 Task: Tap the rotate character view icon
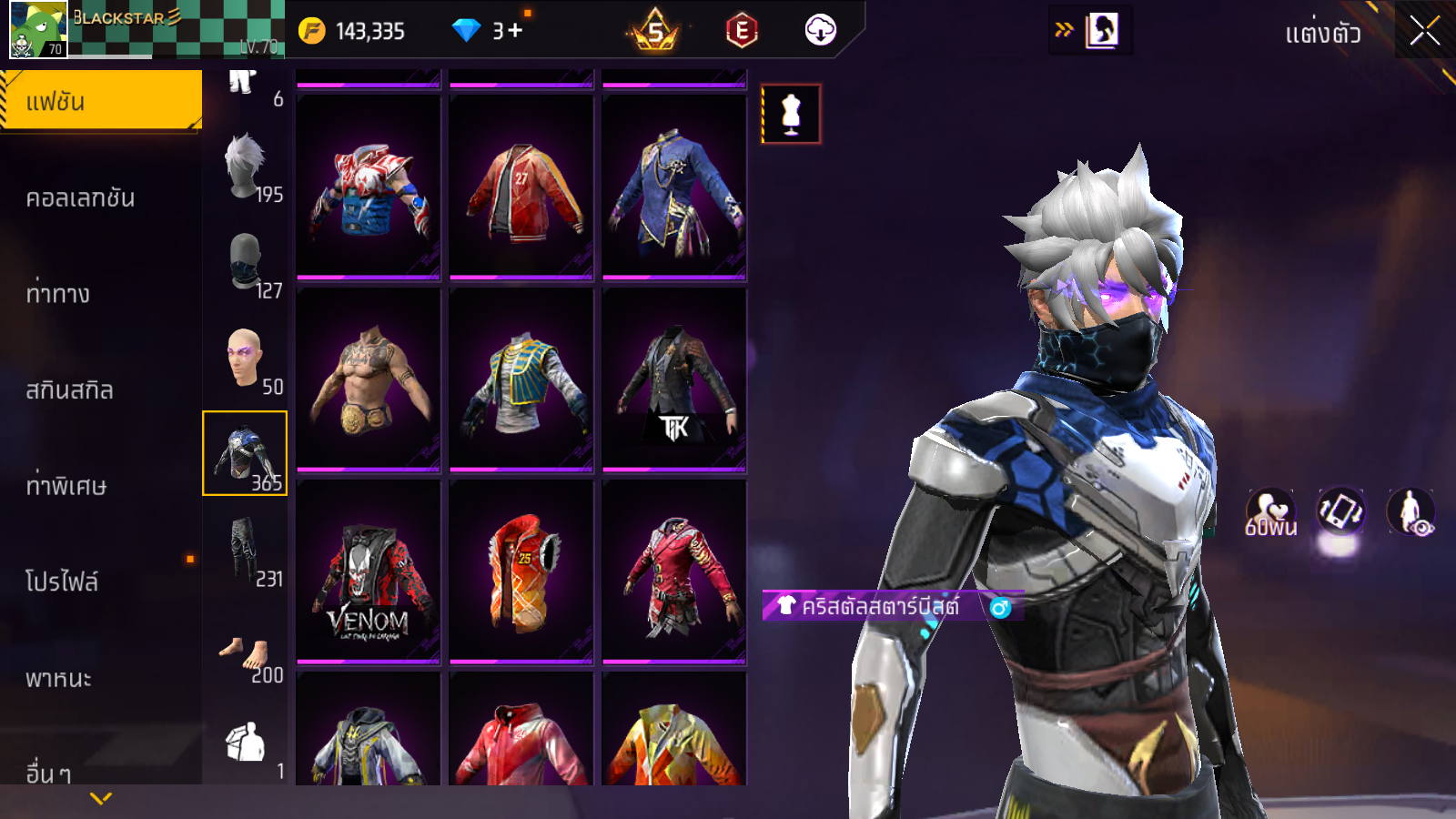(1340, 511)
